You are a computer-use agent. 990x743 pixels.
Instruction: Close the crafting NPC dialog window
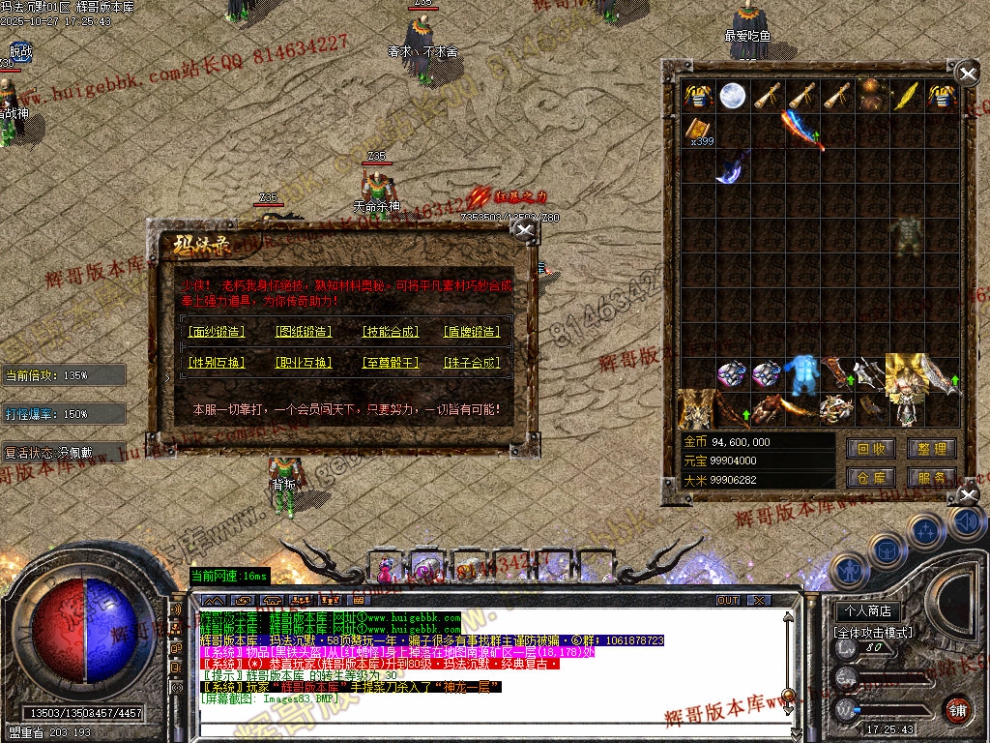click(x=524, y=231)
